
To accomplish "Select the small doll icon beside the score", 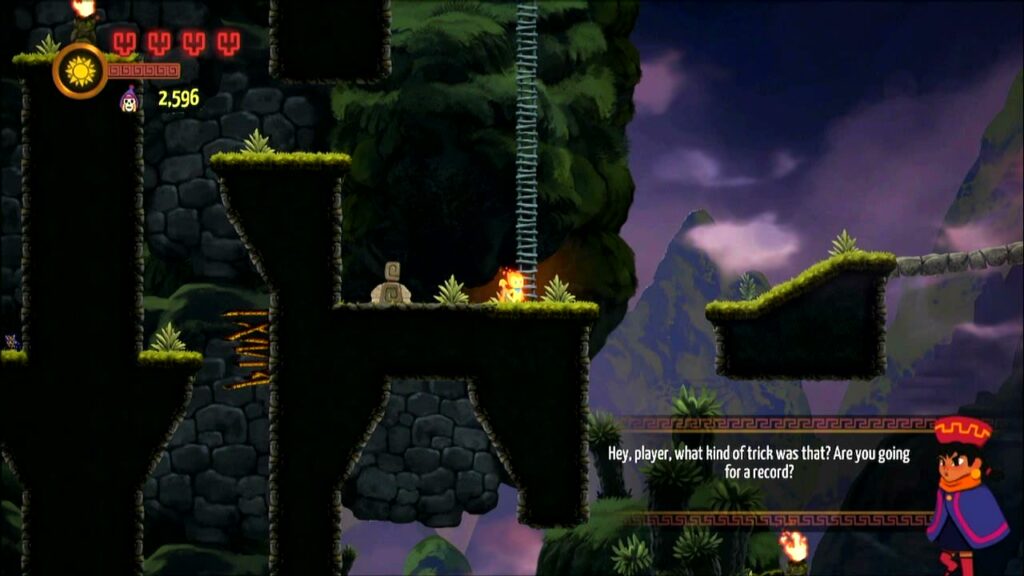I will tap(129, 98).
